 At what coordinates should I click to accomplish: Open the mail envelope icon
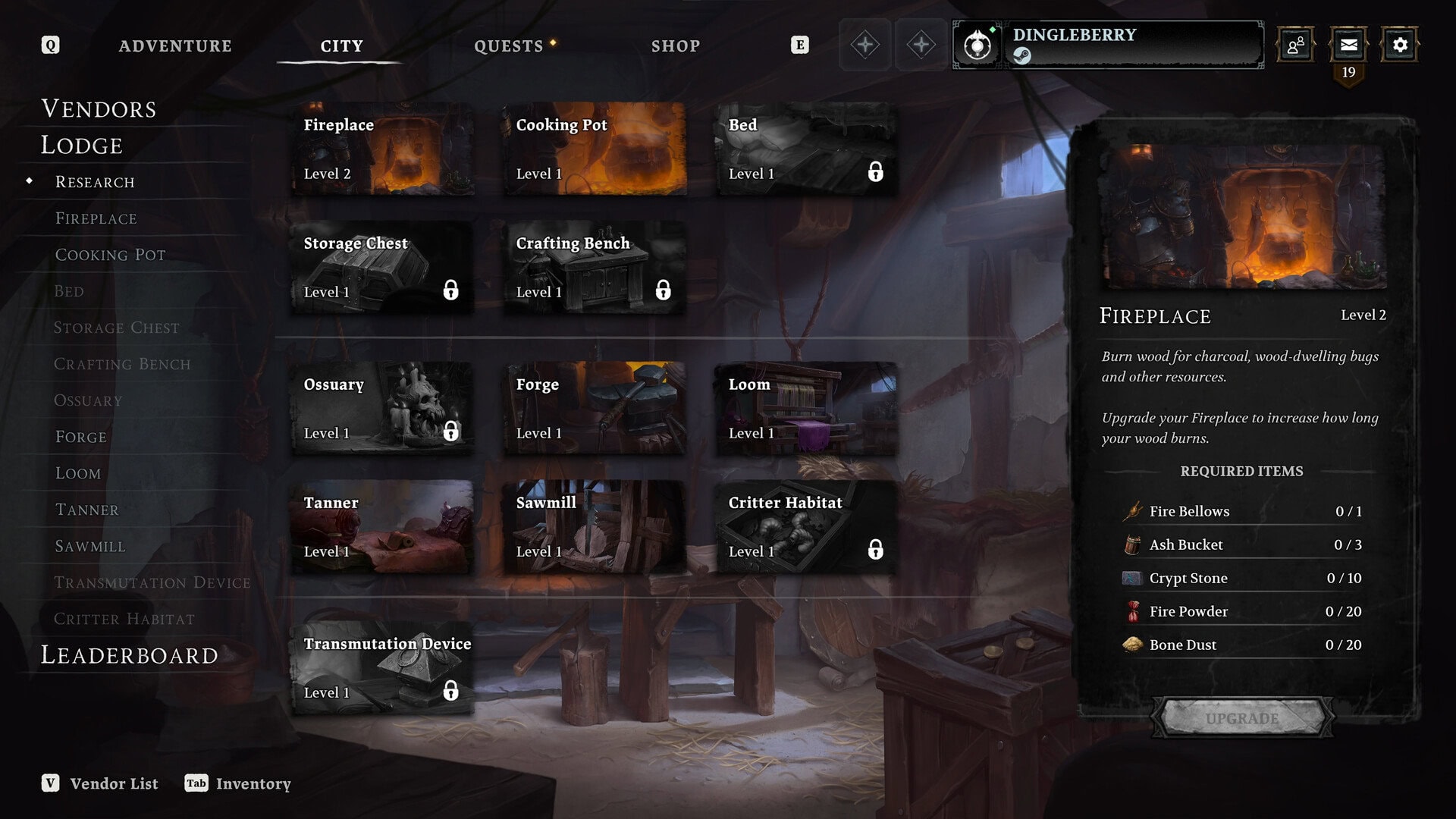coord(1348,45)
